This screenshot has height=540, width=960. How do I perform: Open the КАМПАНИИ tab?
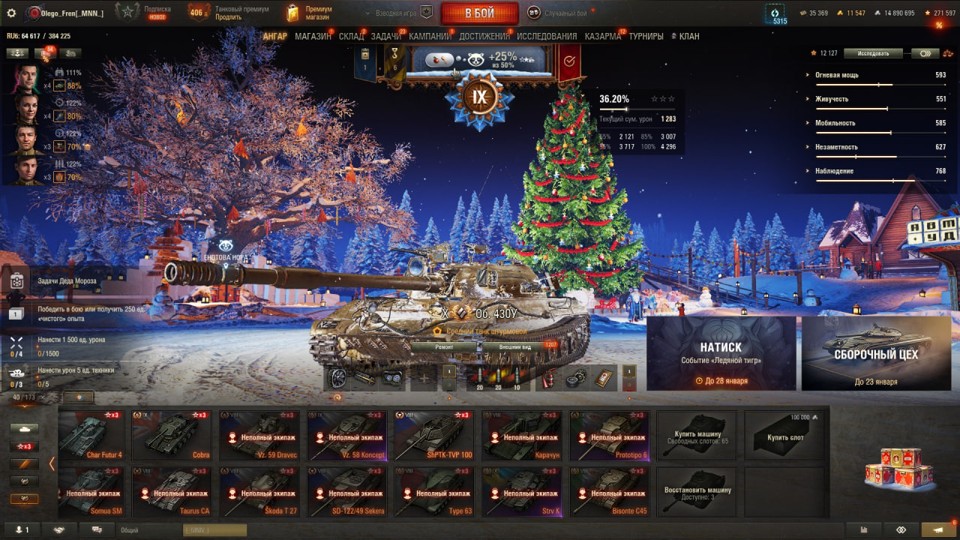pyautogui.click(x=430, y=36)
